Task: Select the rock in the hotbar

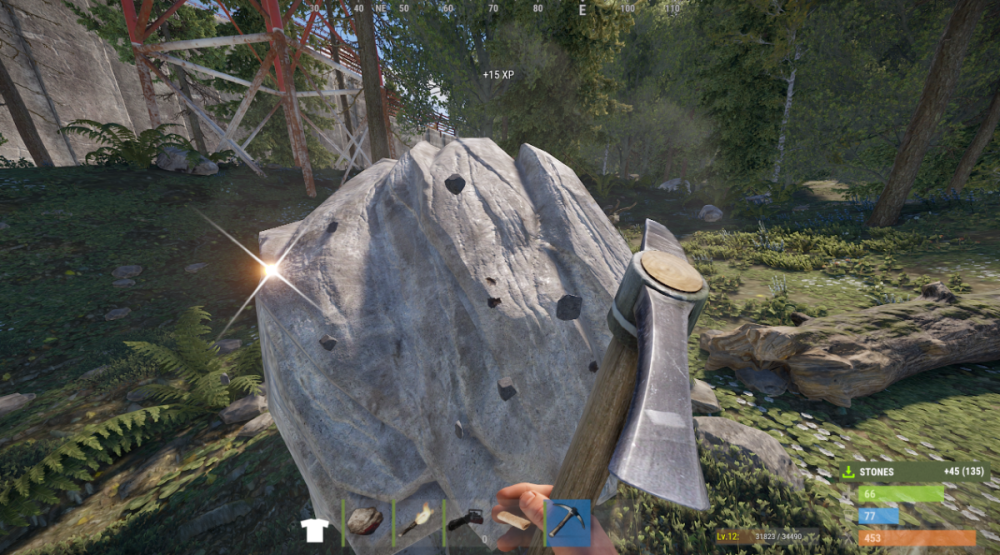Action: (x=366, y=521)
